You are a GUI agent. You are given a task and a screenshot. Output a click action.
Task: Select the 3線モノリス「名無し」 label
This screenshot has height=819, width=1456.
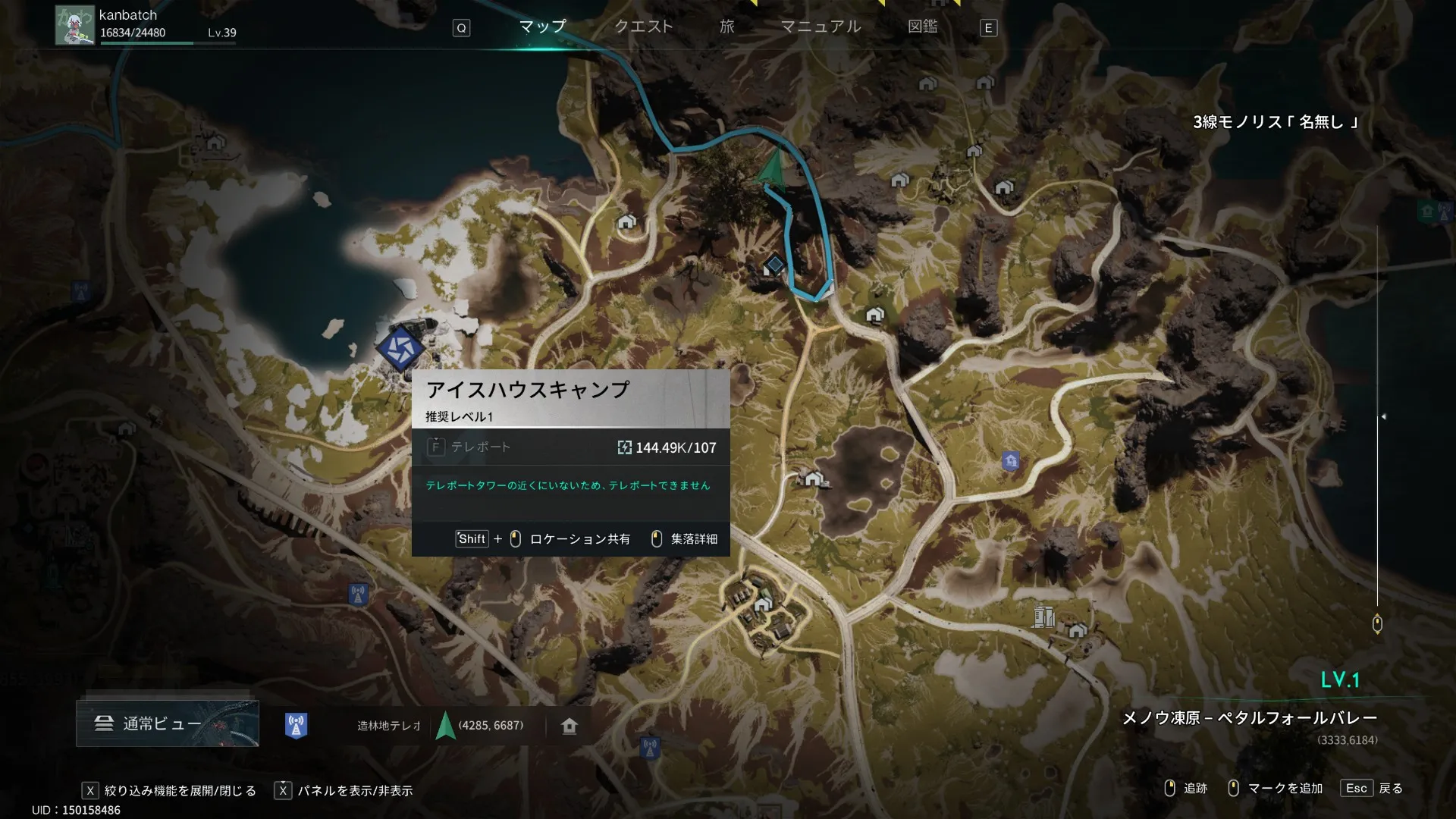click(1275, 122)
